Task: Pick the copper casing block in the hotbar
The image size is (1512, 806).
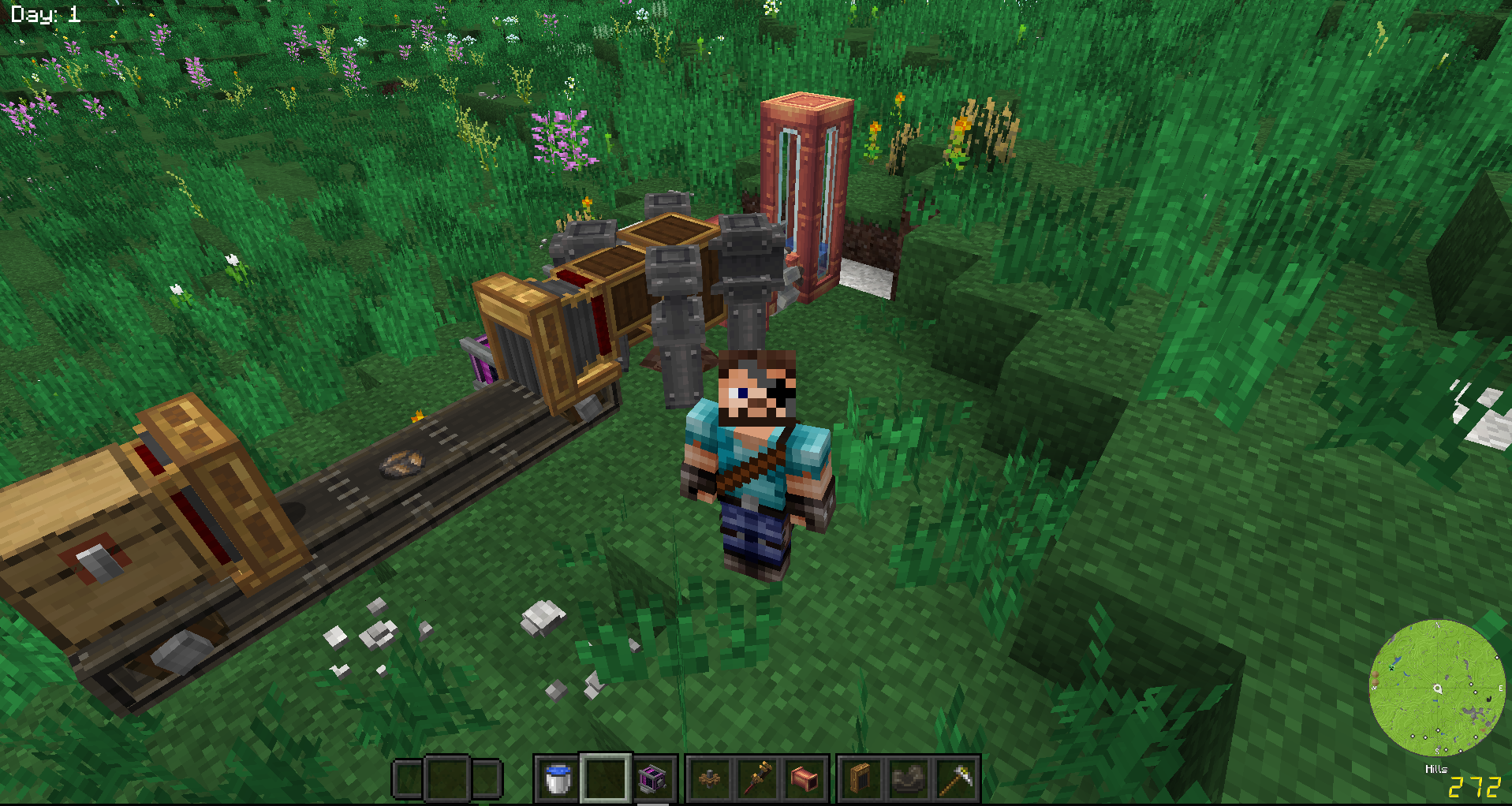Action: click(x=805, y=779)
